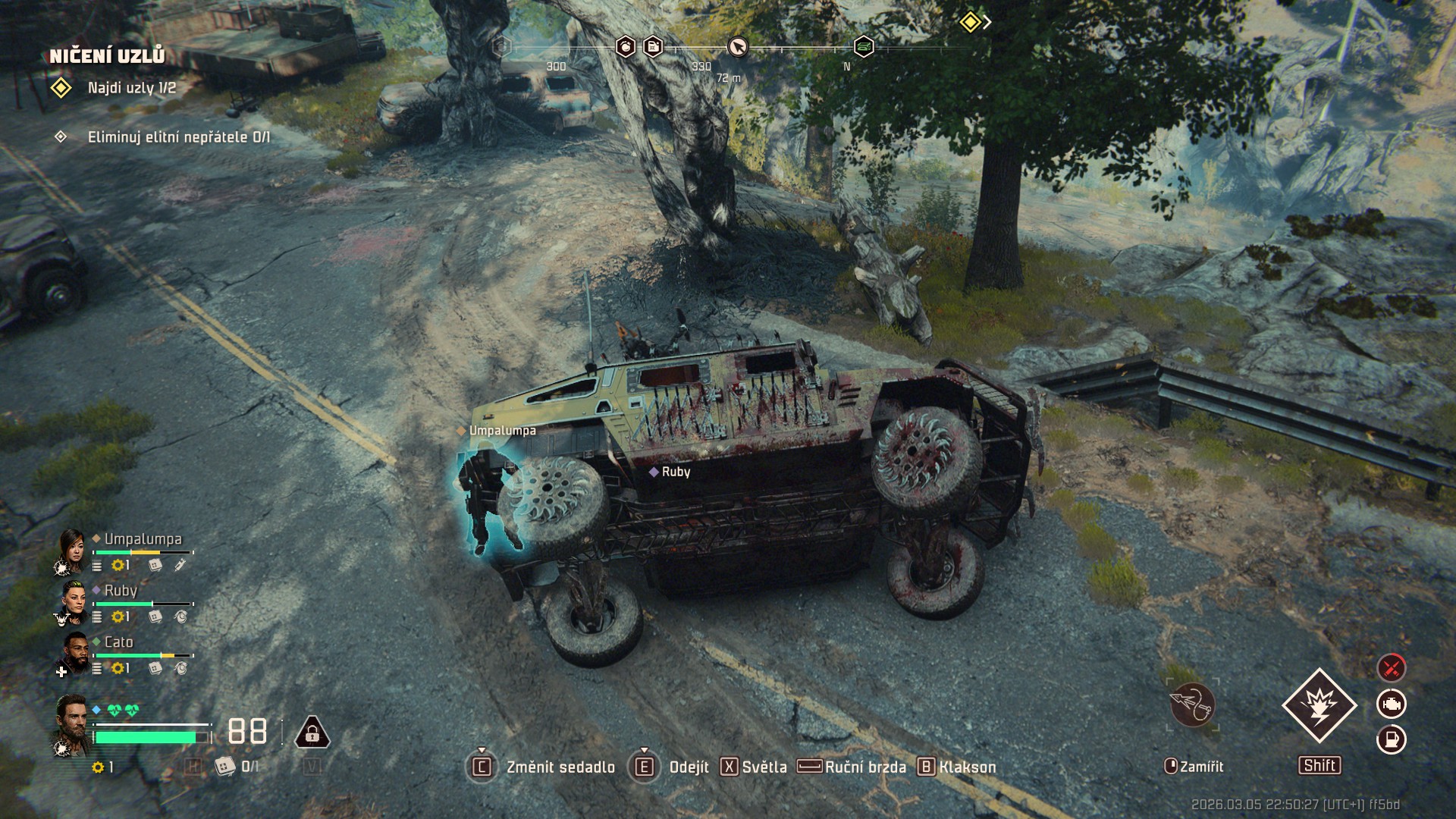
Task: Select Cato's squad portrait
Action: (x=74, y=653)
